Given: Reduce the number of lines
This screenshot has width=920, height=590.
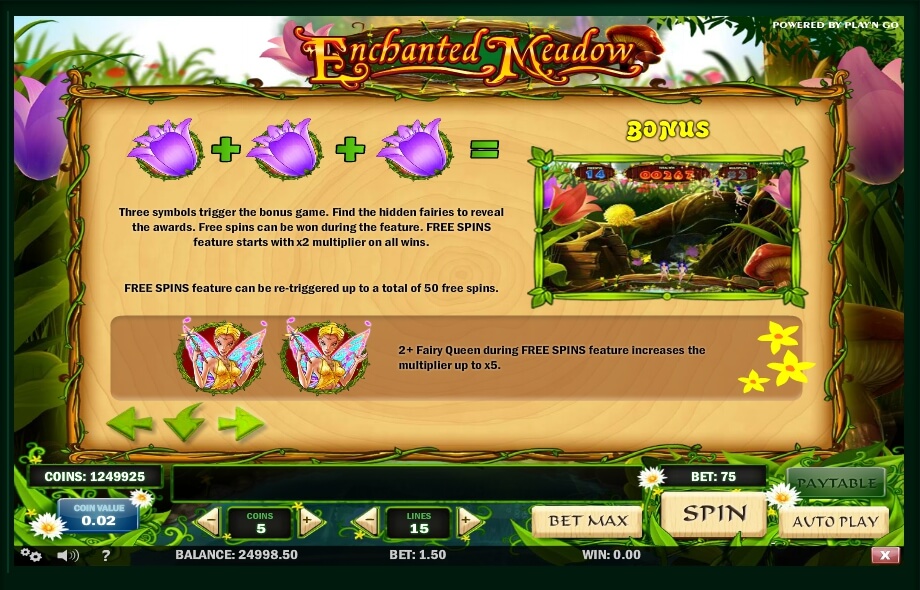Looking at the screenshot, I should point(367,521).
